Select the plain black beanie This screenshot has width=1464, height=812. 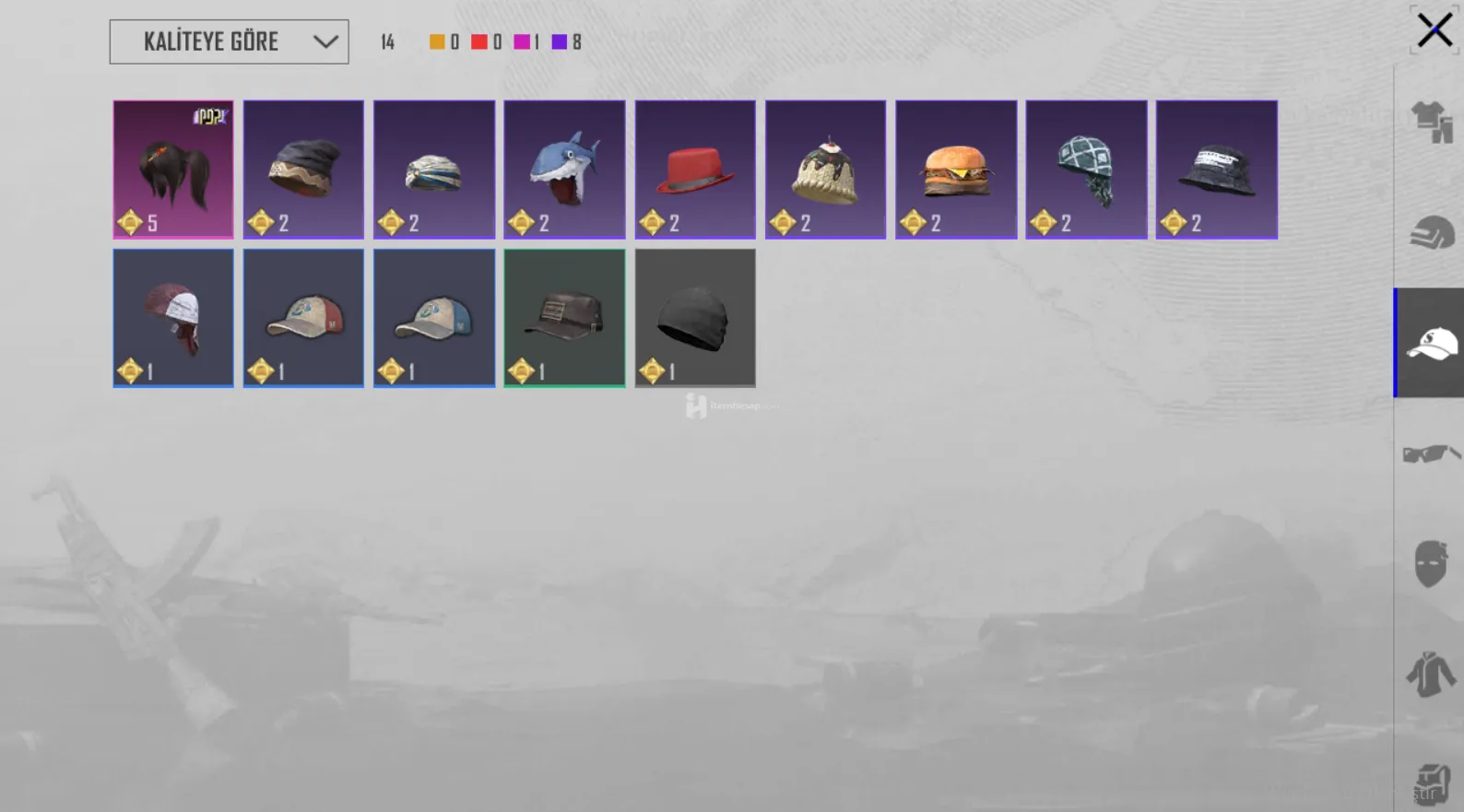pyautogui.click(x=695, y=318)
